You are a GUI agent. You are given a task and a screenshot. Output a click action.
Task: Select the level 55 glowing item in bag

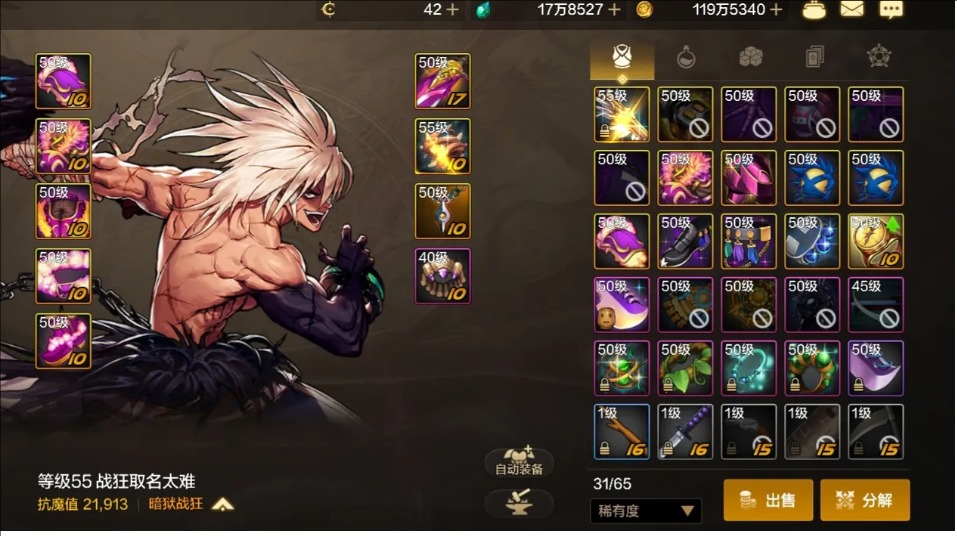pyautogui.click(x=622, y=115)
